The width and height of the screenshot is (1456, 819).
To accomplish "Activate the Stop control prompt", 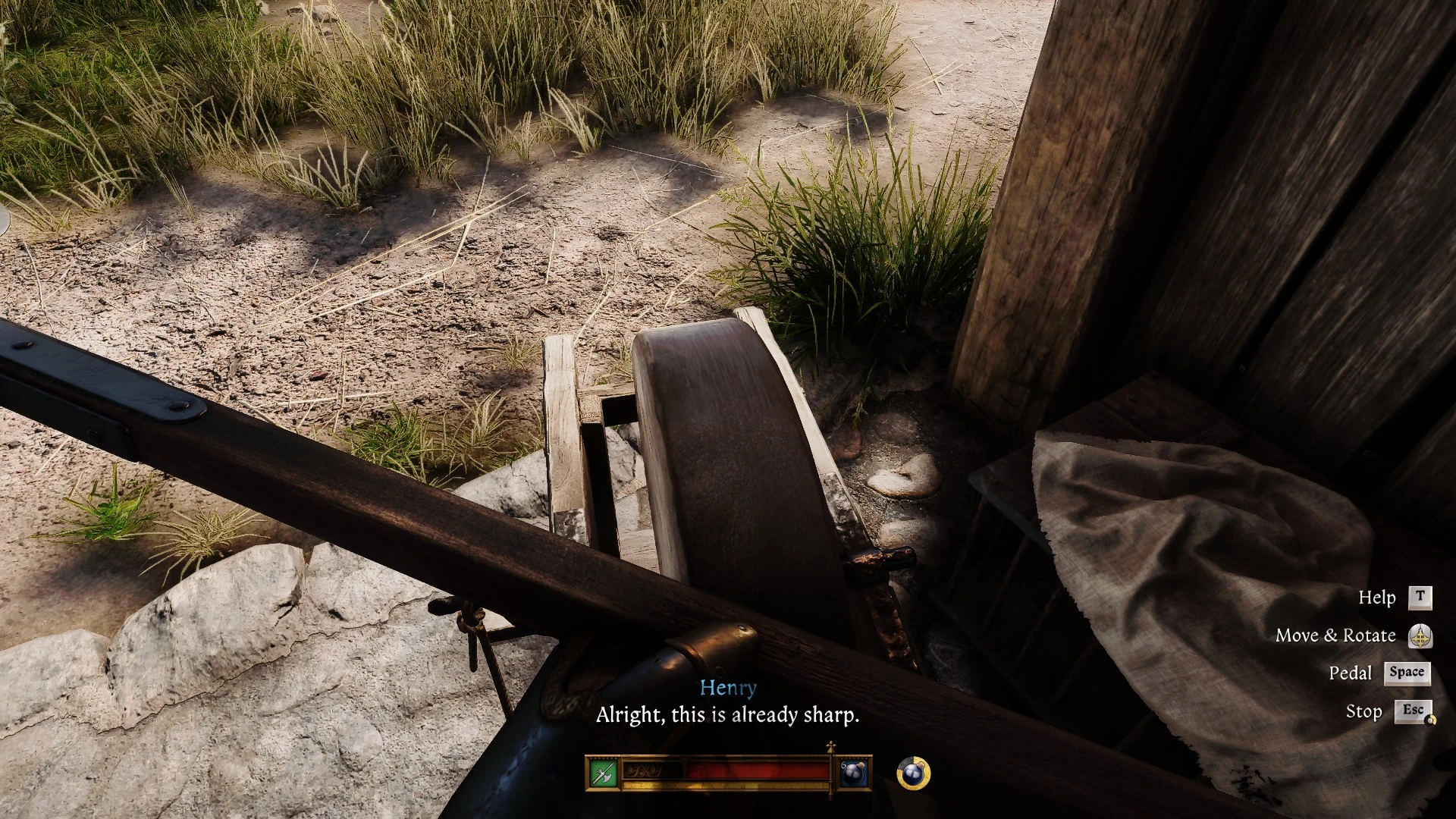I will click(1364, 711).
